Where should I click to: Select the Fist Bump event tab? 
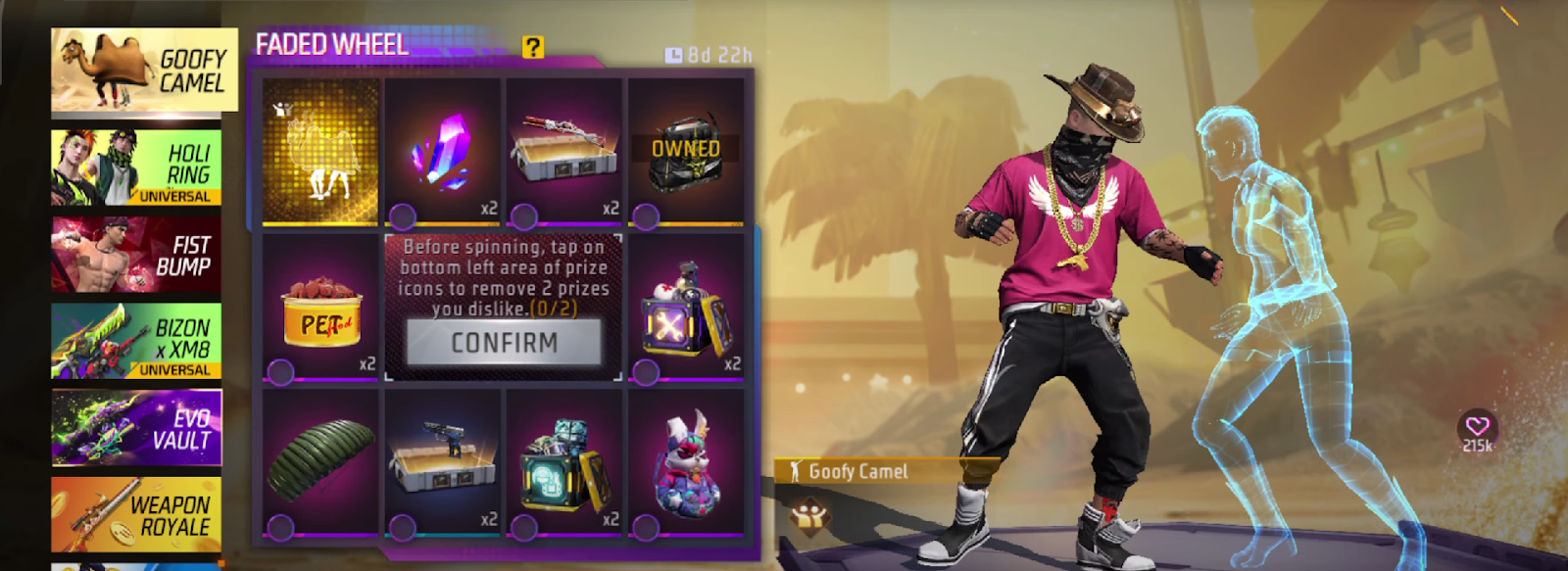pyautogui.click(x=136, y=255)
